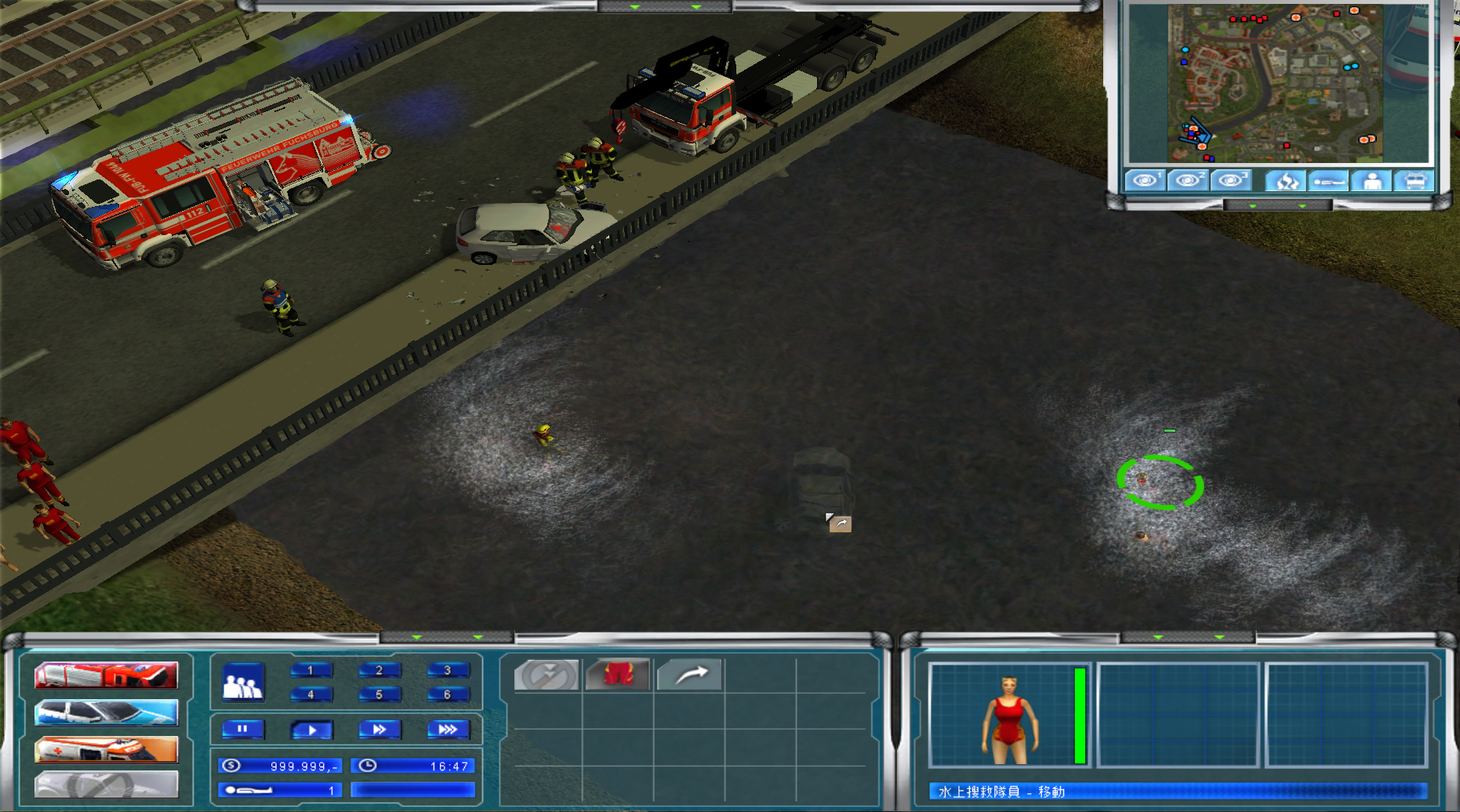The width and height of the screenshot is (1460, 812).
Task: Click the minimap city overview
Action: pyautogui.click(x=1276, y=83)
